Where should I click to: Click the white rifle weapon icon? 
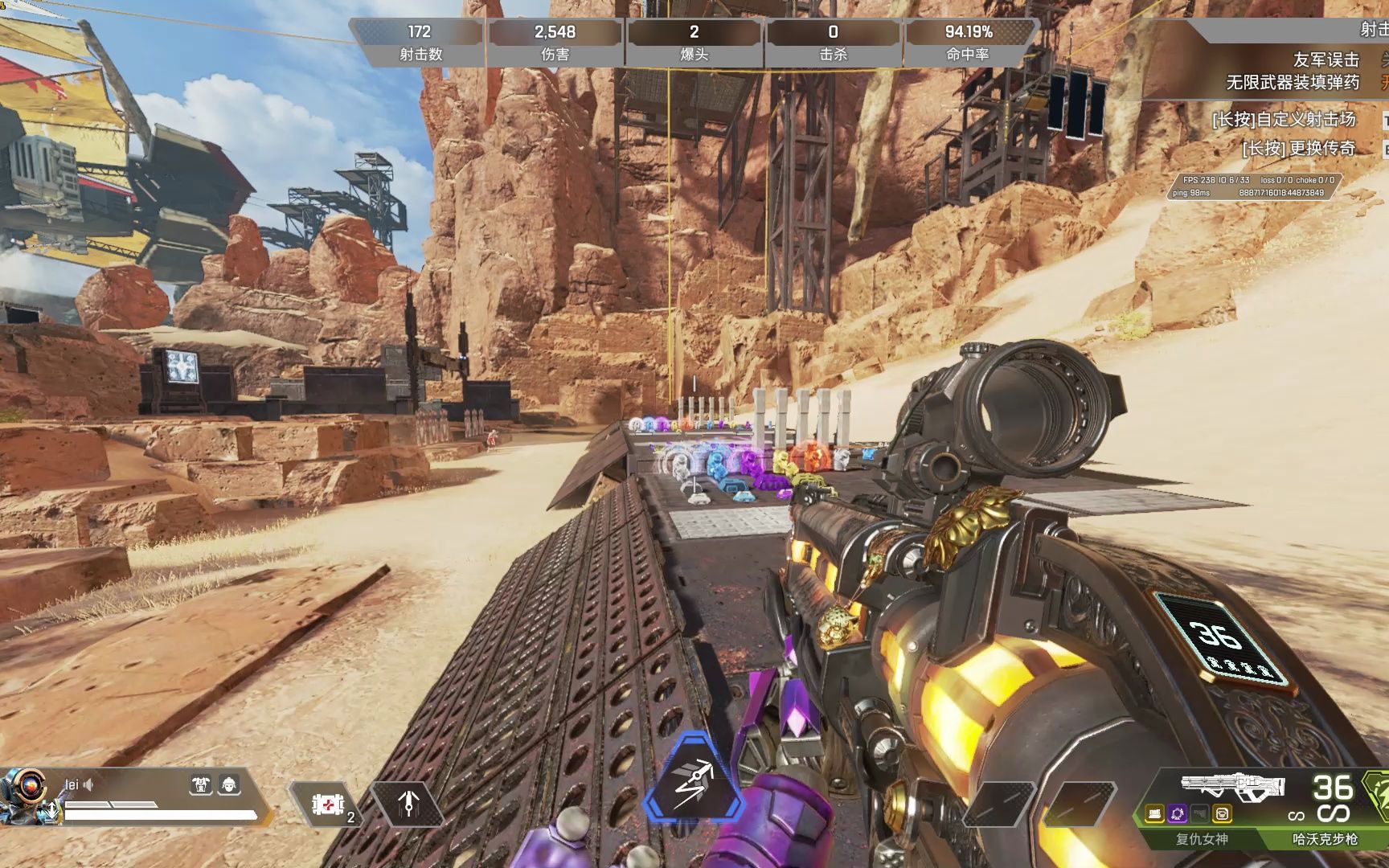click(1231, 787)
